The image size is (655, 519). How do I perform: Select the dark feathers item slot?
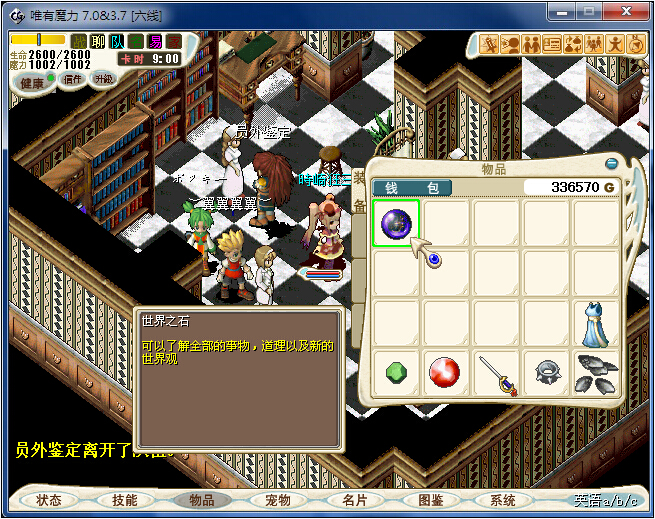tap(597, 373)
